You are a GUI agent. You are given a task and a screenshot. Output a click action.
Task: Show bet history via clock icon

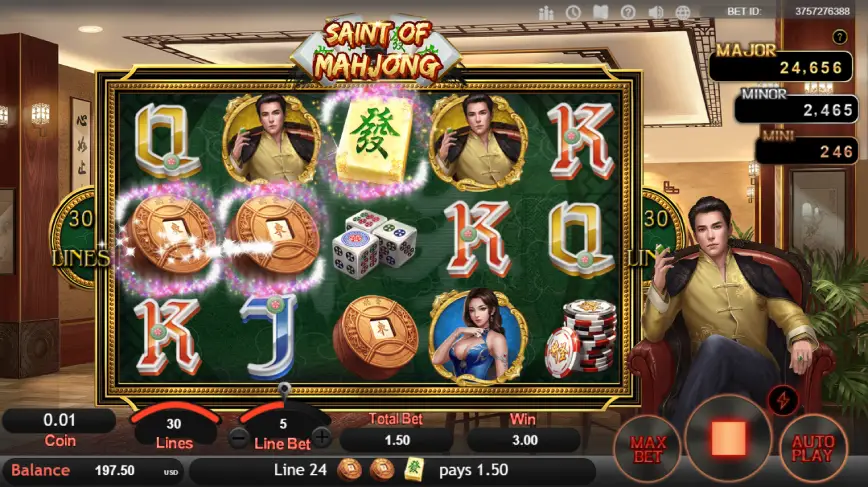coord(573,13)
